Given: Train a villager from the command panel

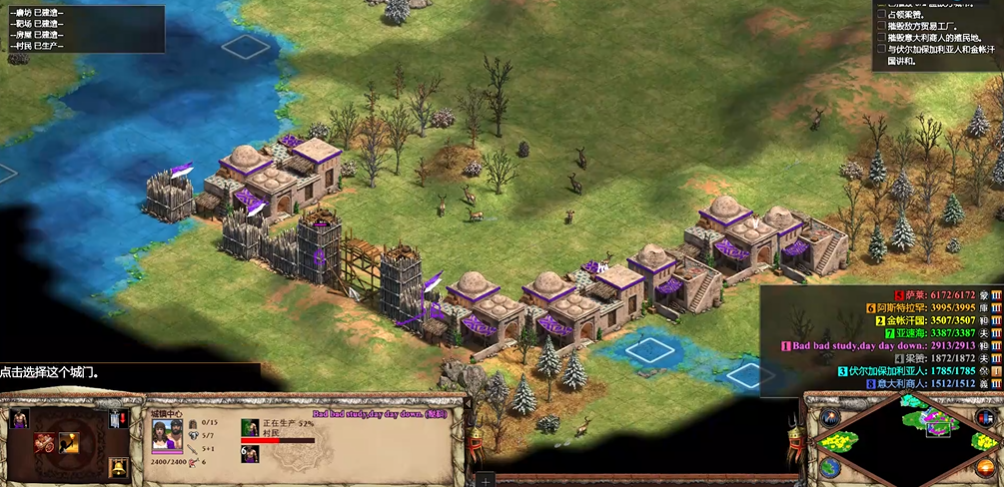Looking at the screenshot, I should click(x=19, y=417).
